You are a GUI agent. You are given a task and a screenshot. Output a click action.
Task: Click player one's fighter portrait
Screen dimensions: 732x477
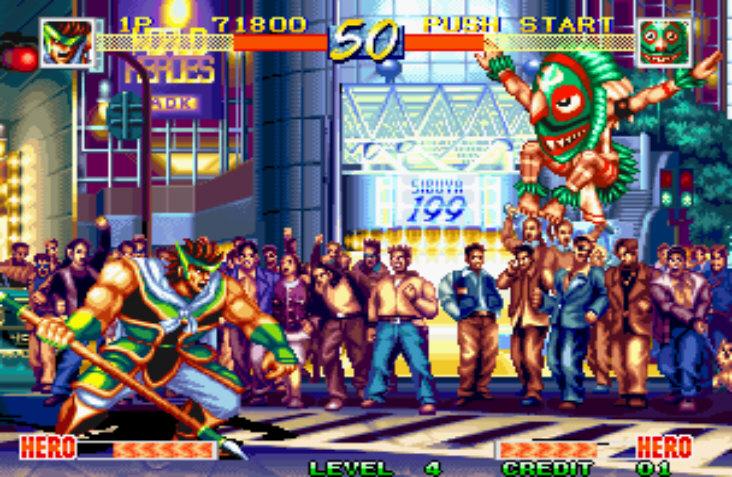pos(66,43)
